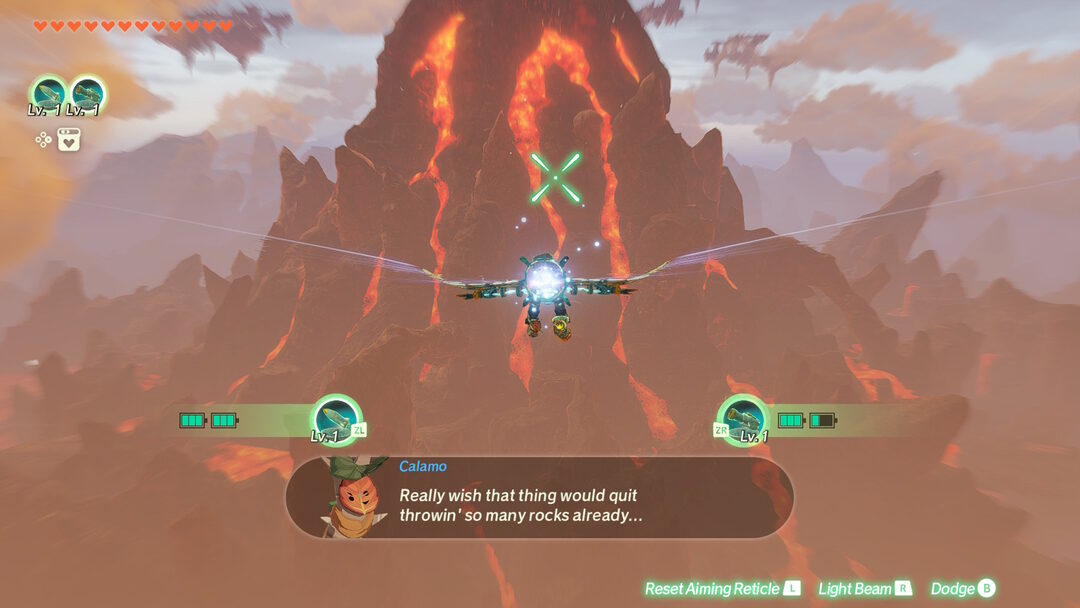
Task: Advance Calamo's dialogue about throwing rocks
Action: pos(540,497)
